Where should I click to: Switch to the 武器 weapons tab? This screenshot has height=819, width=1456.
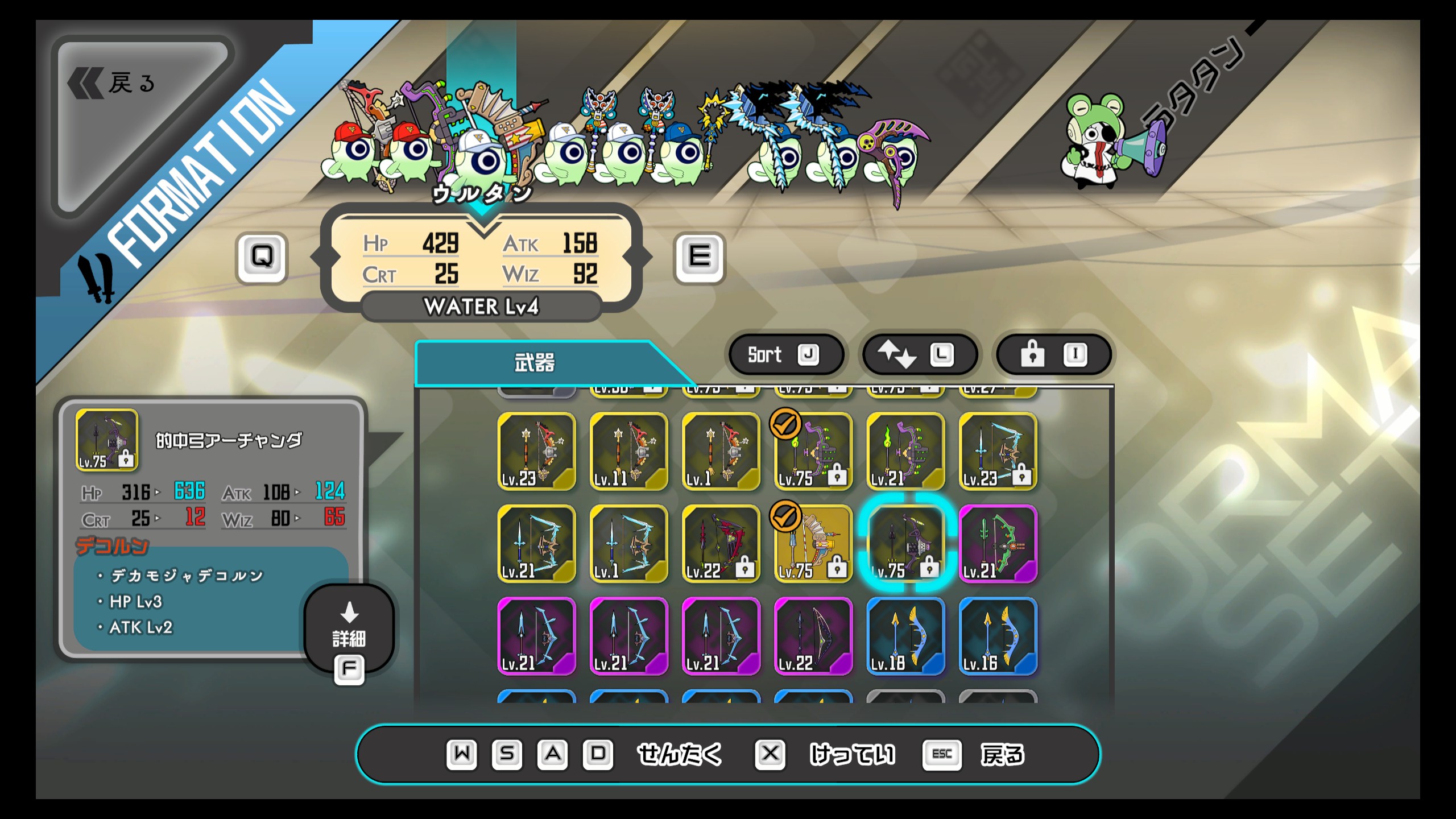pyautogui.click(x=535, y=363)
